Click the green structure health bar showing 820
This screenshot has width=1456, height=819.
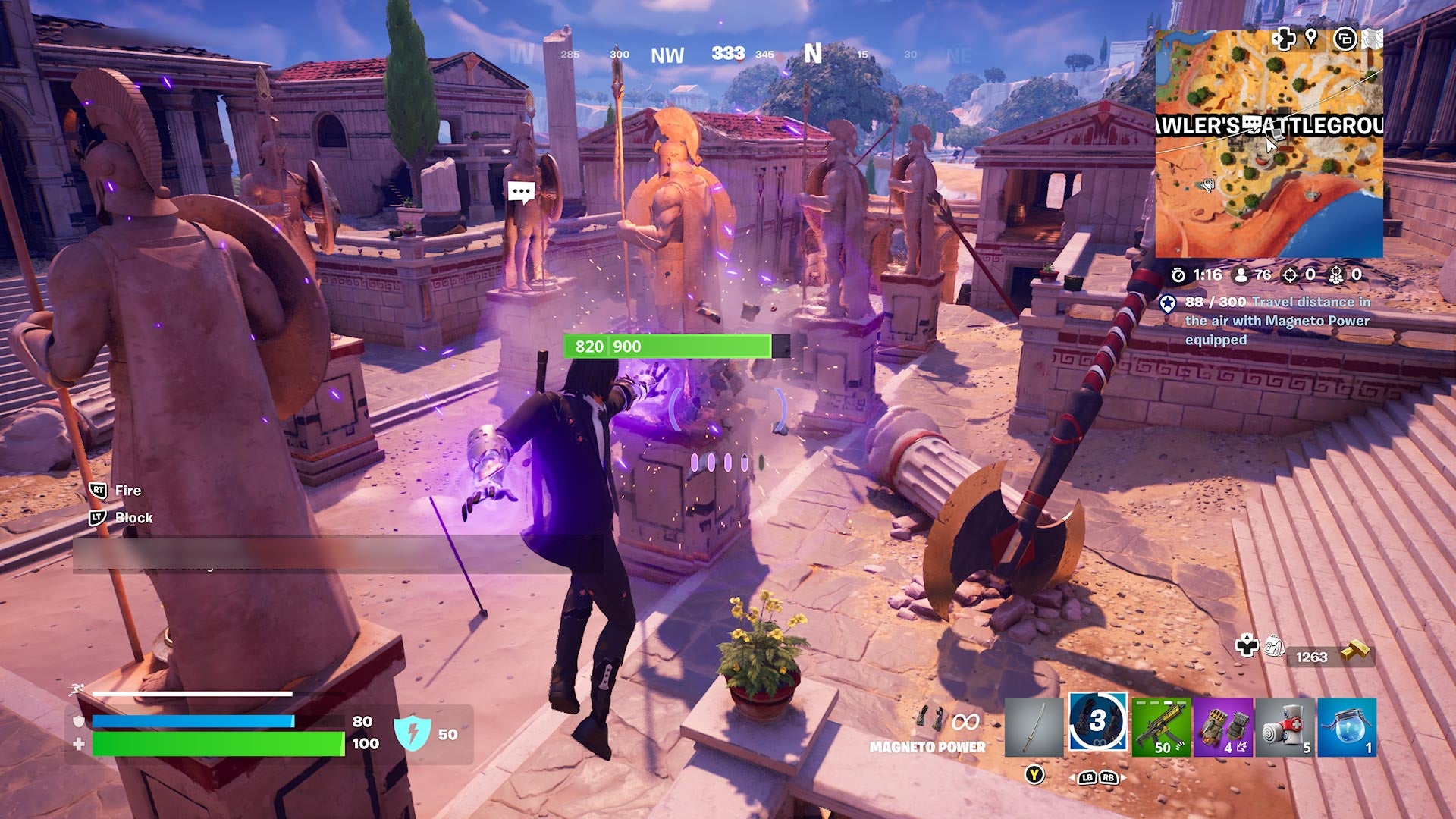(x=667, y=347)
